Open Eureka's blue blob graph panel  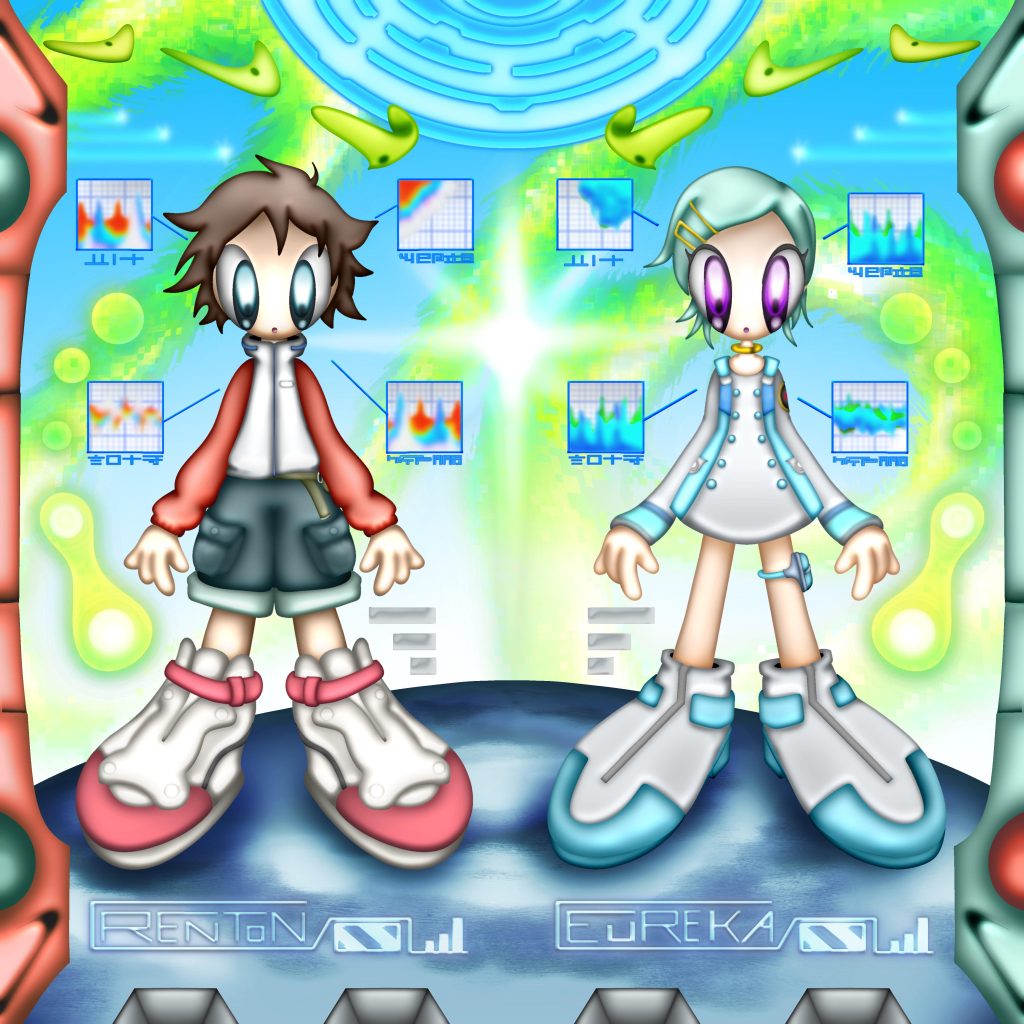pyautogui.click(x=595, y=213)
